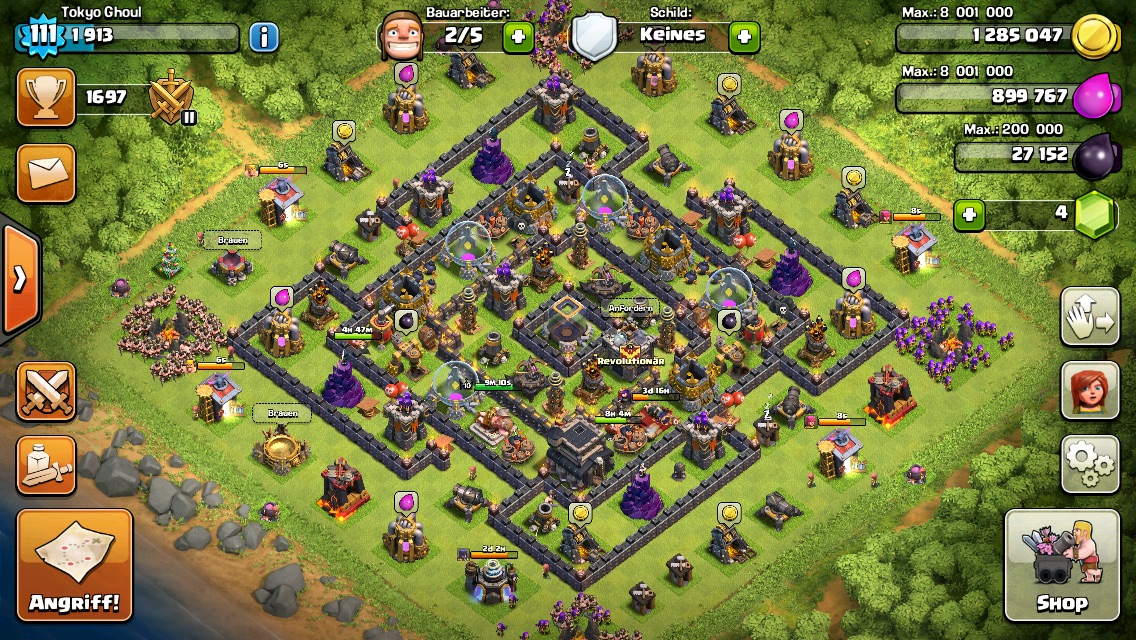Expand the orange arrow side panel

click(19, 279)
